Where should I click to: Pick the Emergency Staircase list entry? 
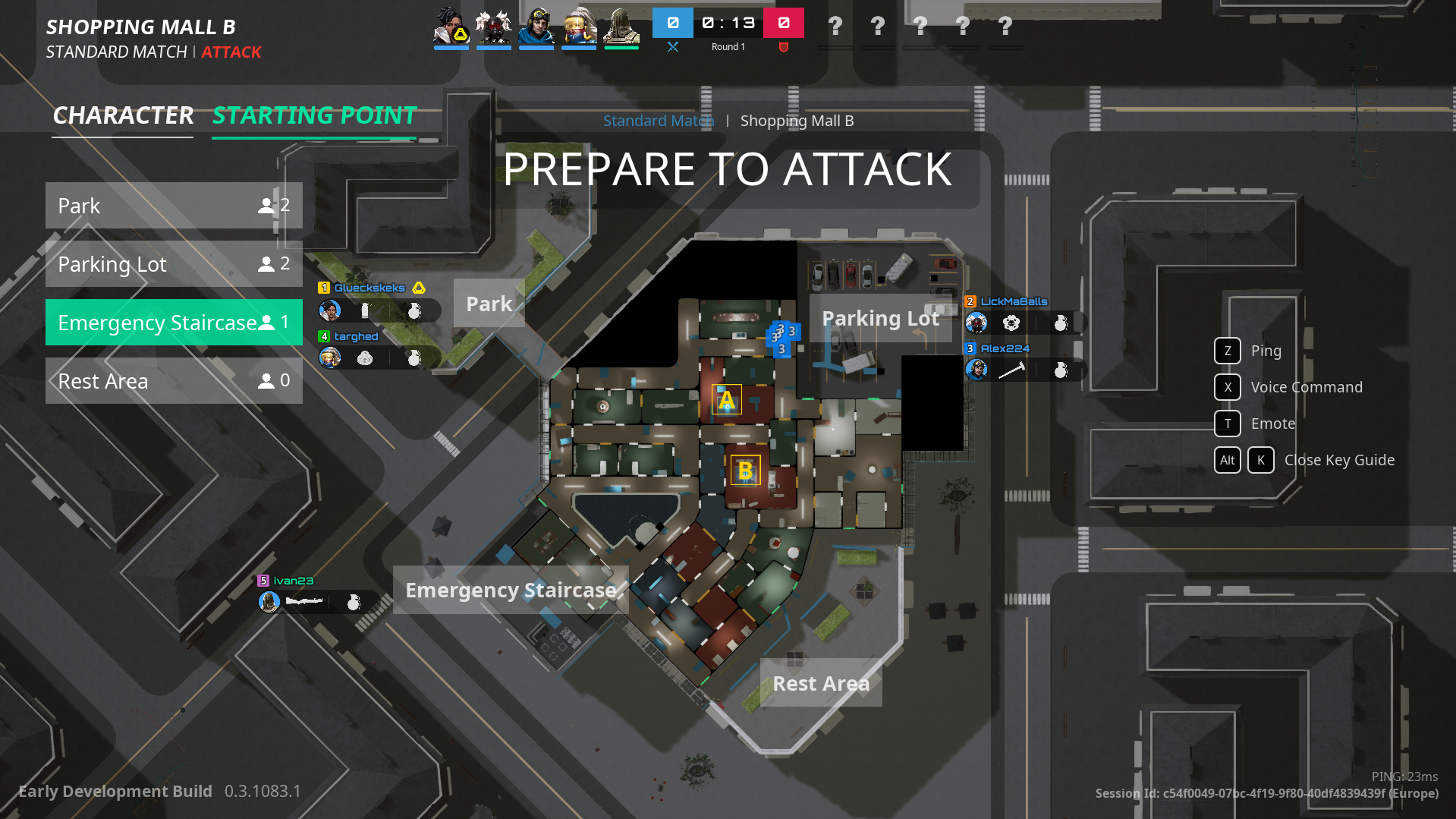174,323
